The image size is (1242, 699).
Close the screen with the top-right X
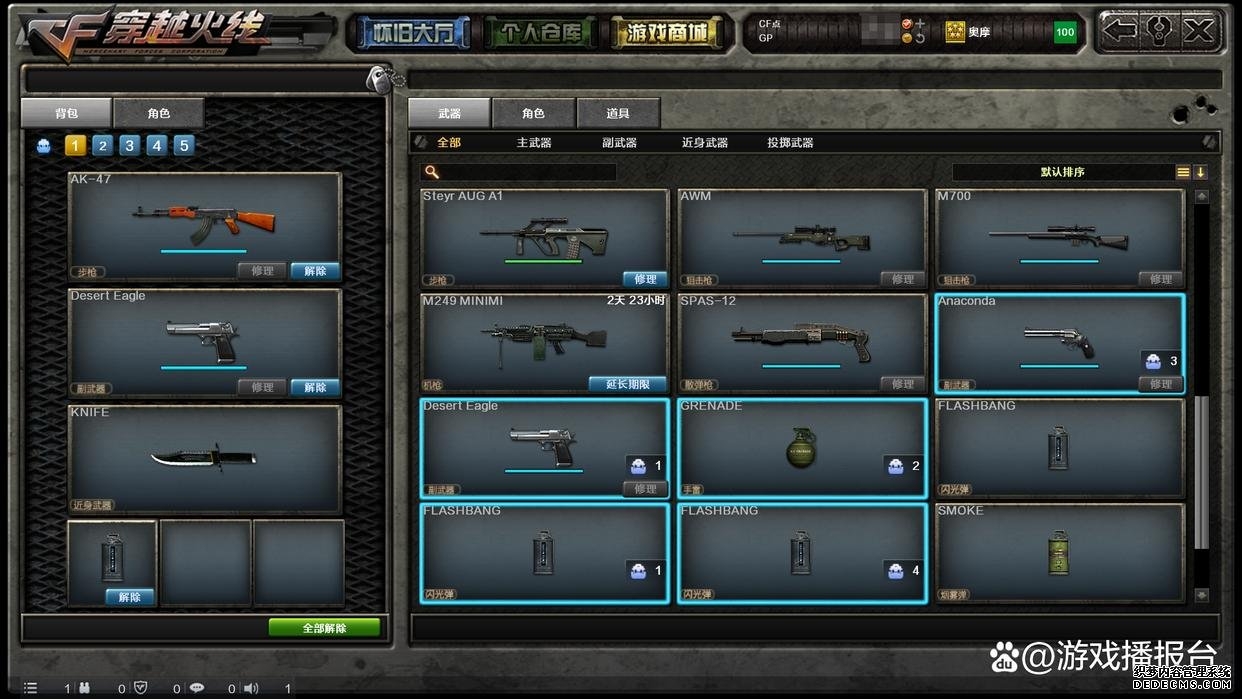pyautogui.click(x=1198, y=31)
